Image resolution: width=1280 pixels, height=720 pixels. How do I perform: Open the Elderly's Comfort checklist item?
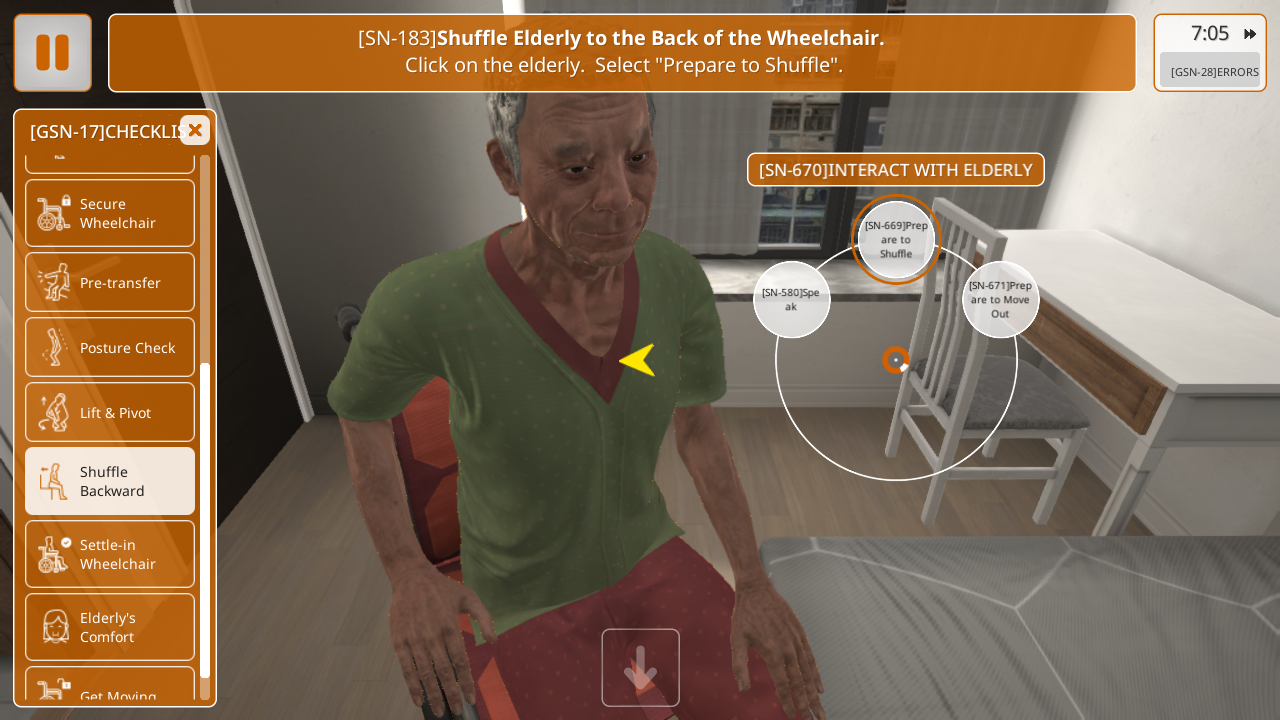click(x=110, y=627)
